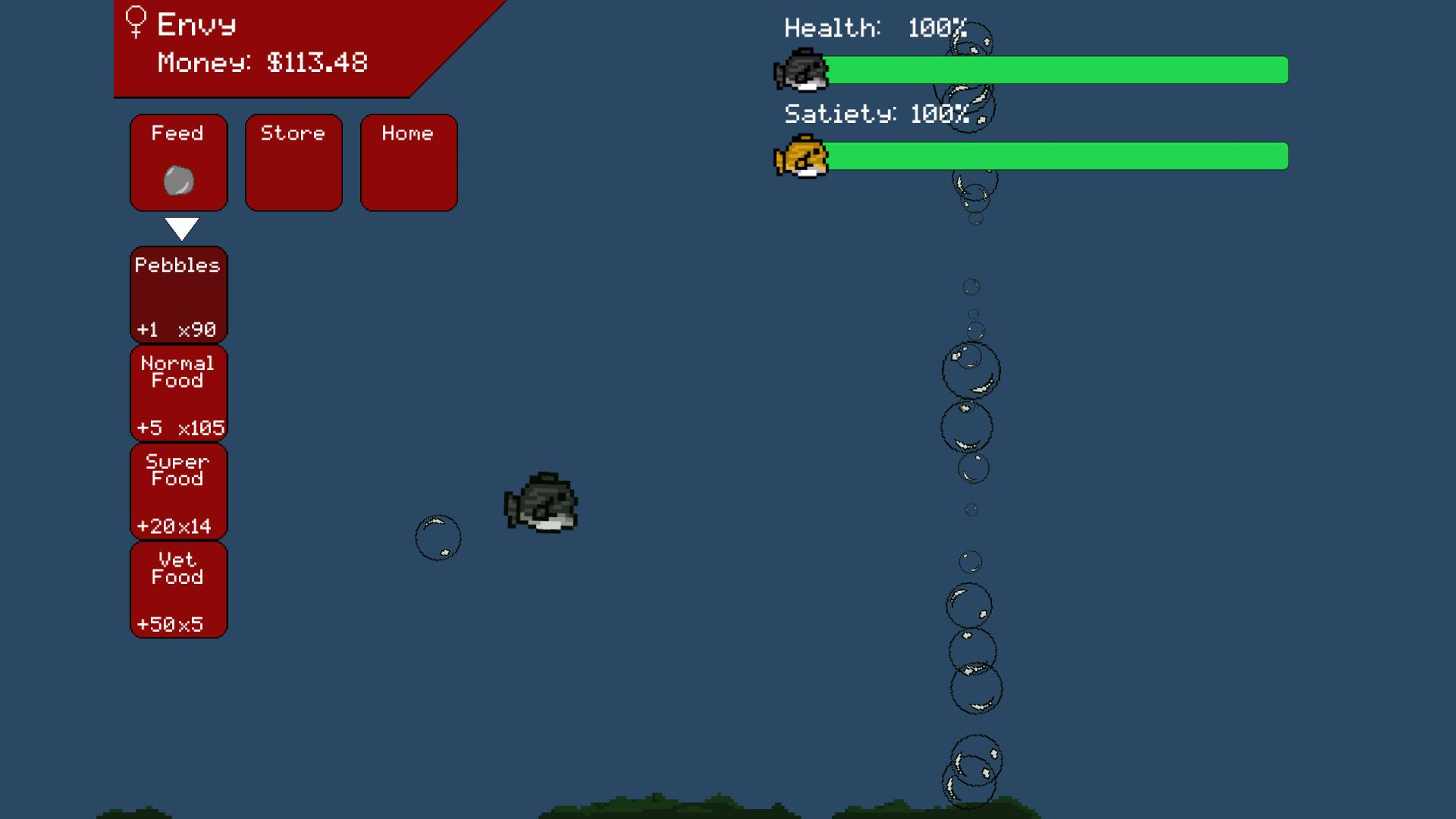Choose Normal Food from the feed list
Viewport: 1456px width, 819px height.
[178, 393]
